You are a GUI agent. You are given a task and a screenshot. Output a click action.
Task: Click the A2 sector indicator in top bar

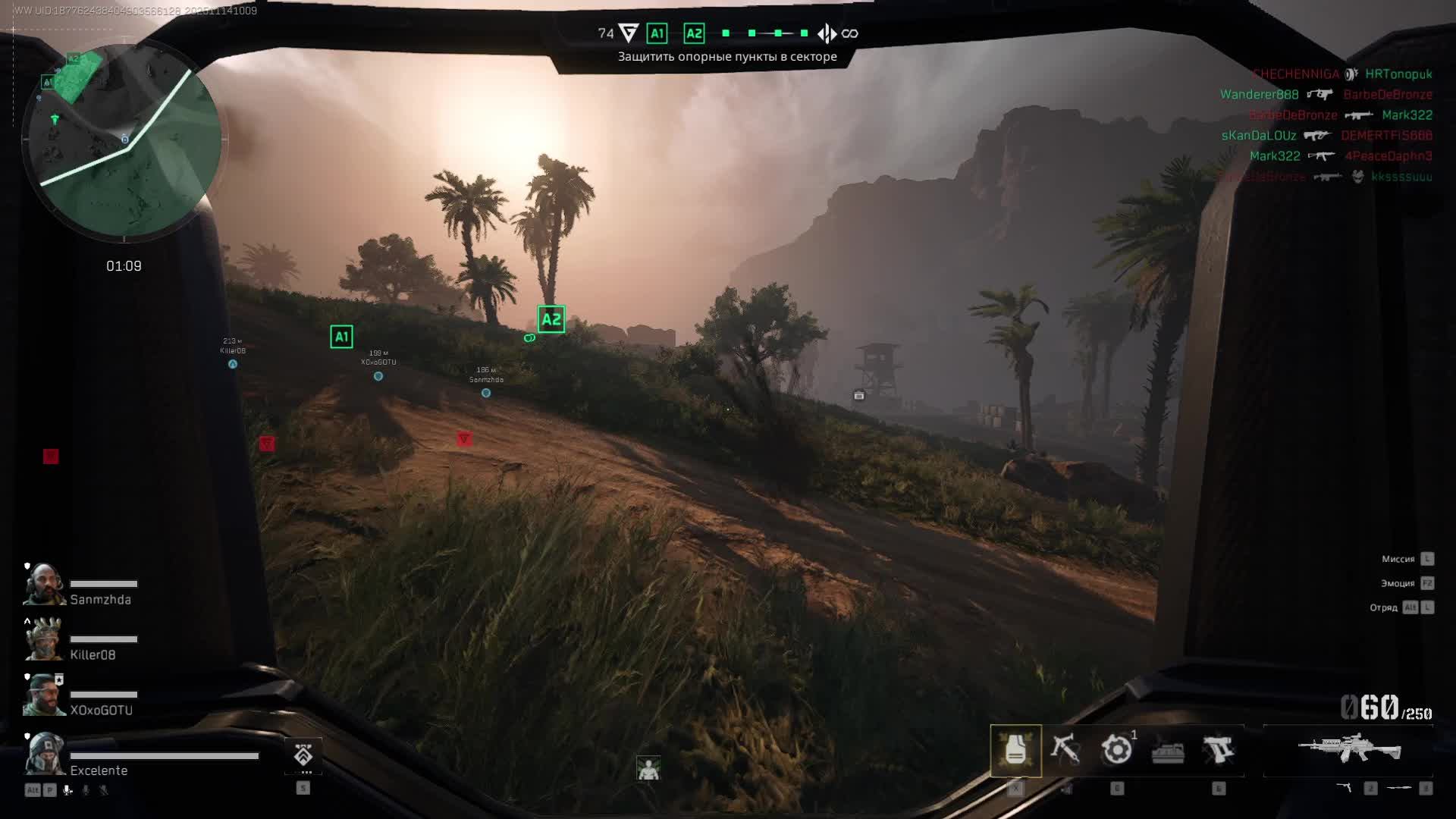(x=694, y=33)
